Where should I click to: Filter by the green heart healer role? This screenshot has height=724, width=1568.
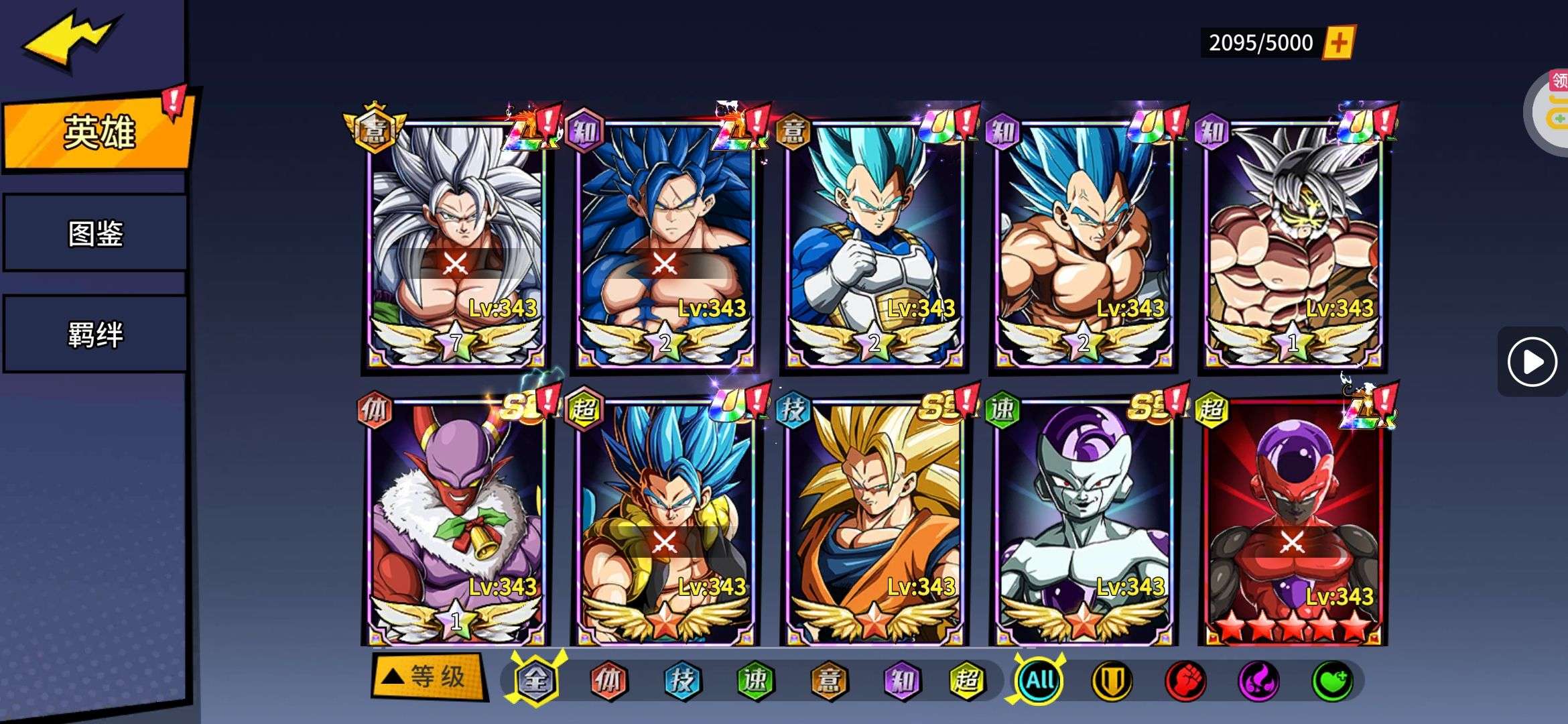(1332, 680)
